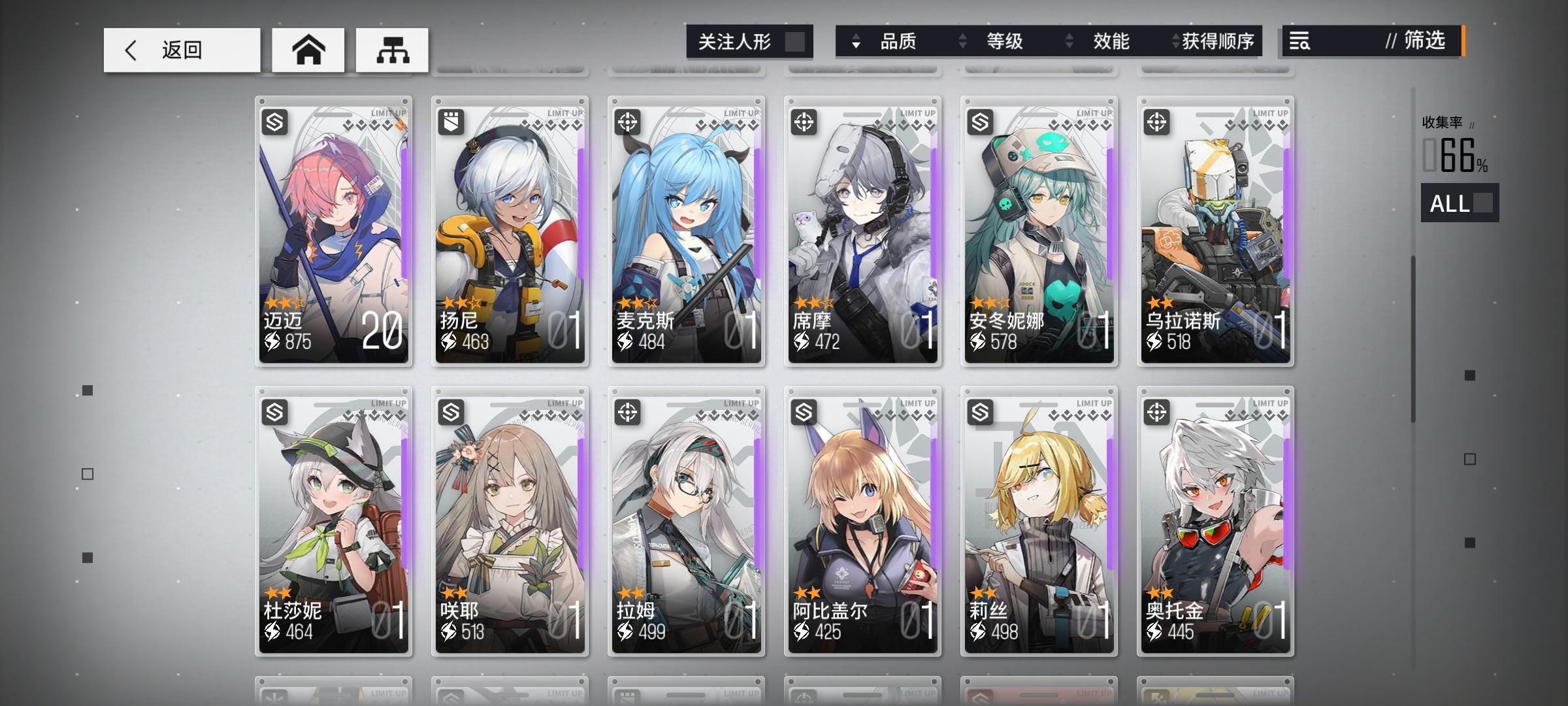Screen dimensions: 1568x706
Task: Select the 效能 sorting option
Action: [1112, 41]
